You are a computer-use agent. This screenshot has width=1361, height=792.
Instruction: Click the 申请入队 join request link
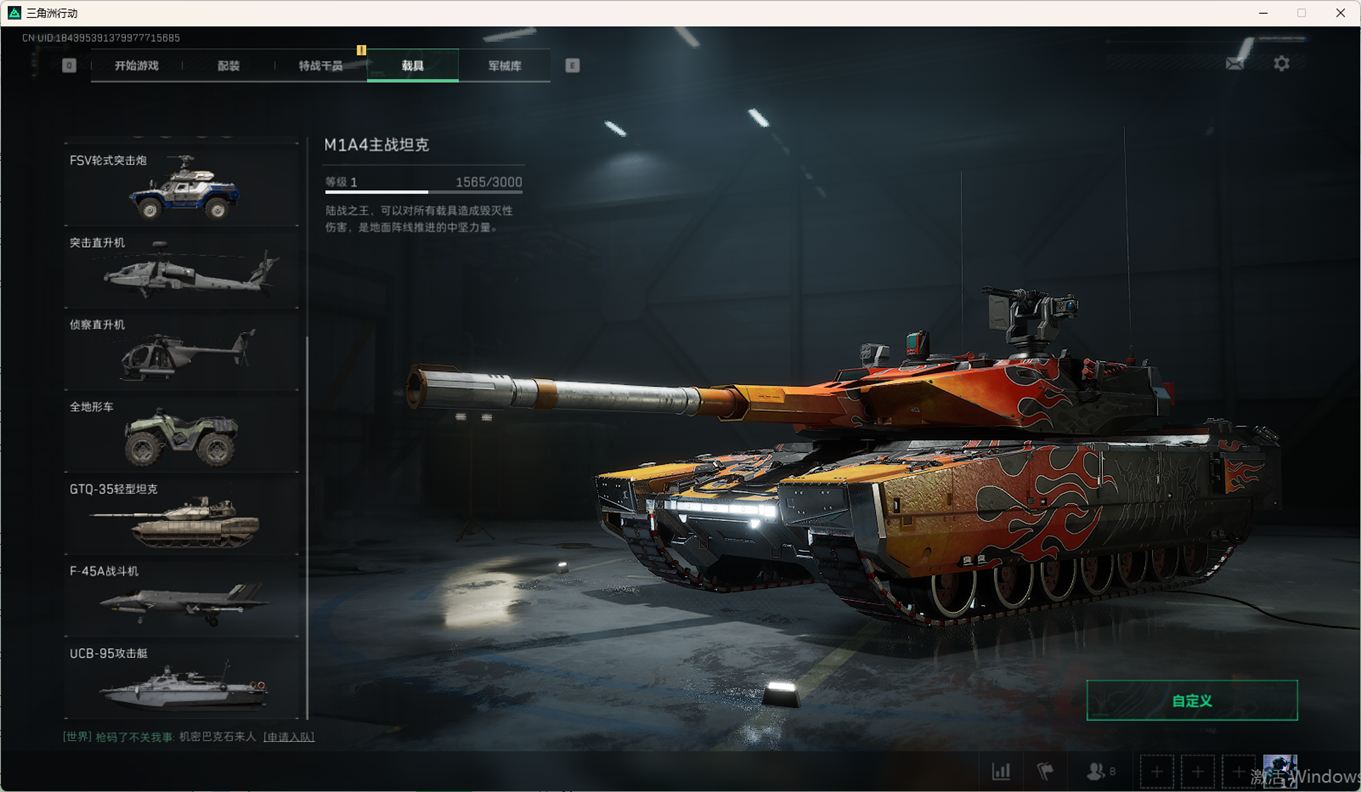(x=289, y=737)
